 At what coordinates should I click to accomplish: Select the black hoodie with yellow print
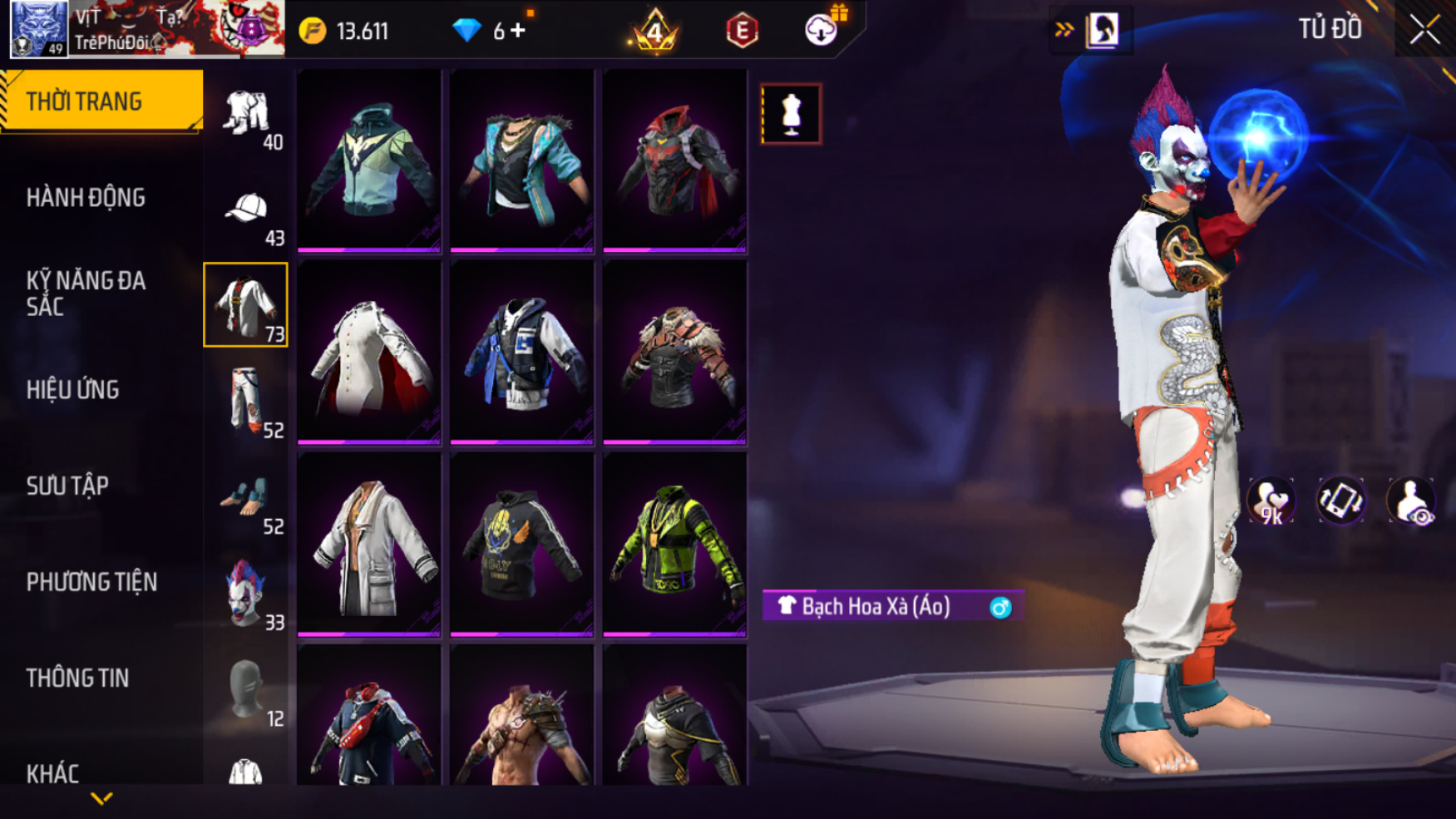pos(521,545)
